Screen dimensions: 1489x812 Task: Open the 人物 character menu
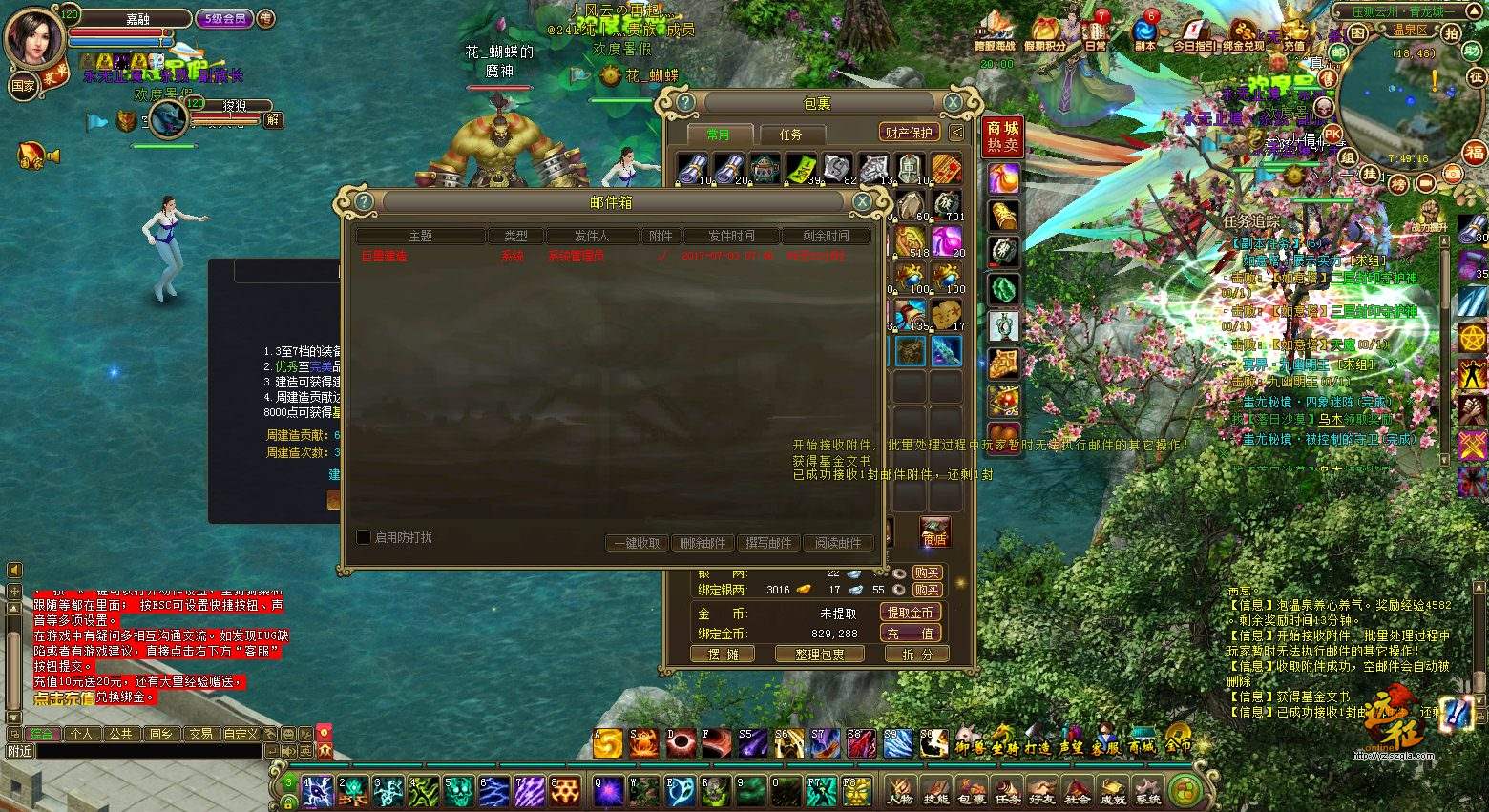point(900,790)
